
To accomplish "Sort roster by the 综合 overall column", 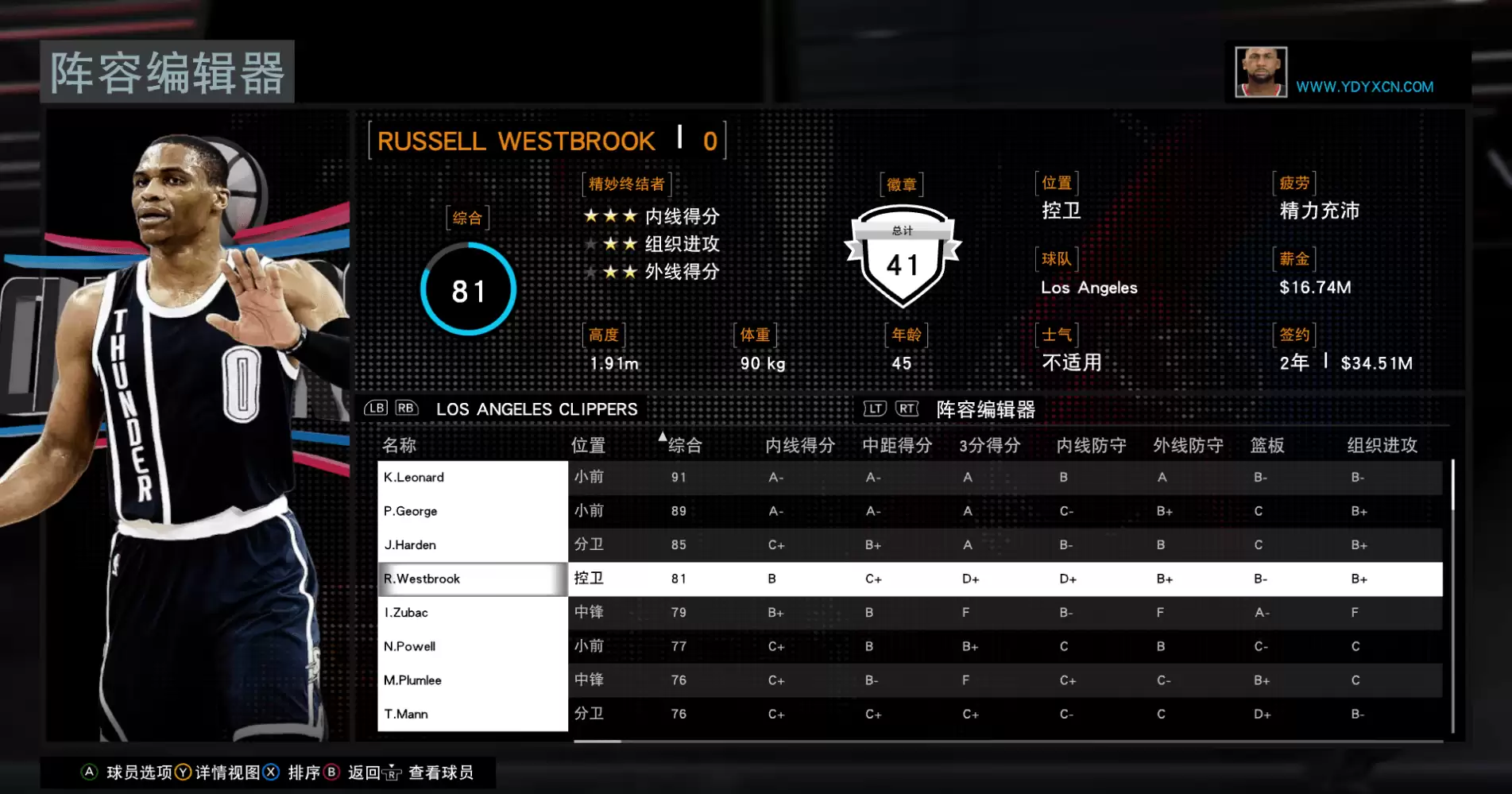I will click(x=685, y=445).
